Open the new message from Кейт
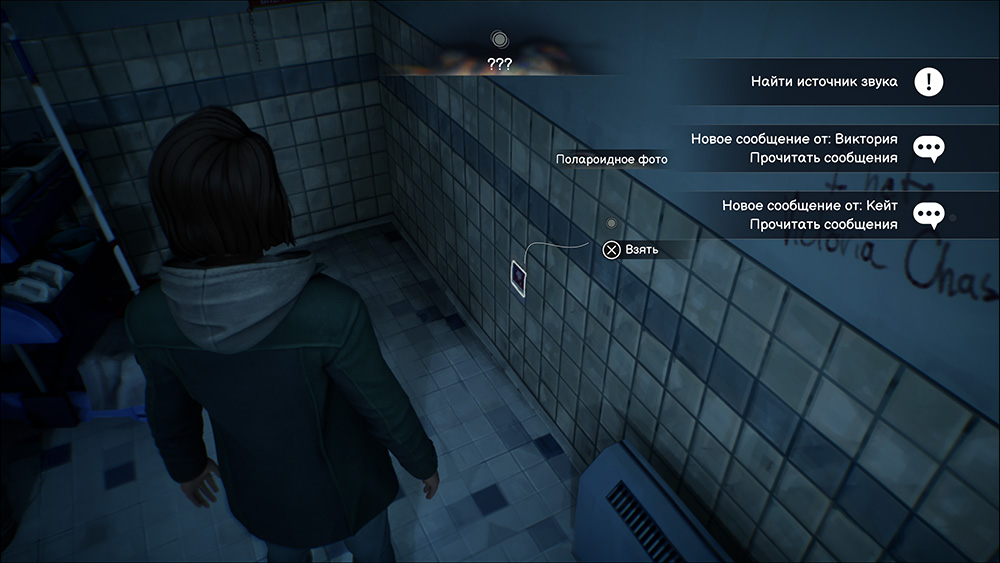 tap(810, 214)
